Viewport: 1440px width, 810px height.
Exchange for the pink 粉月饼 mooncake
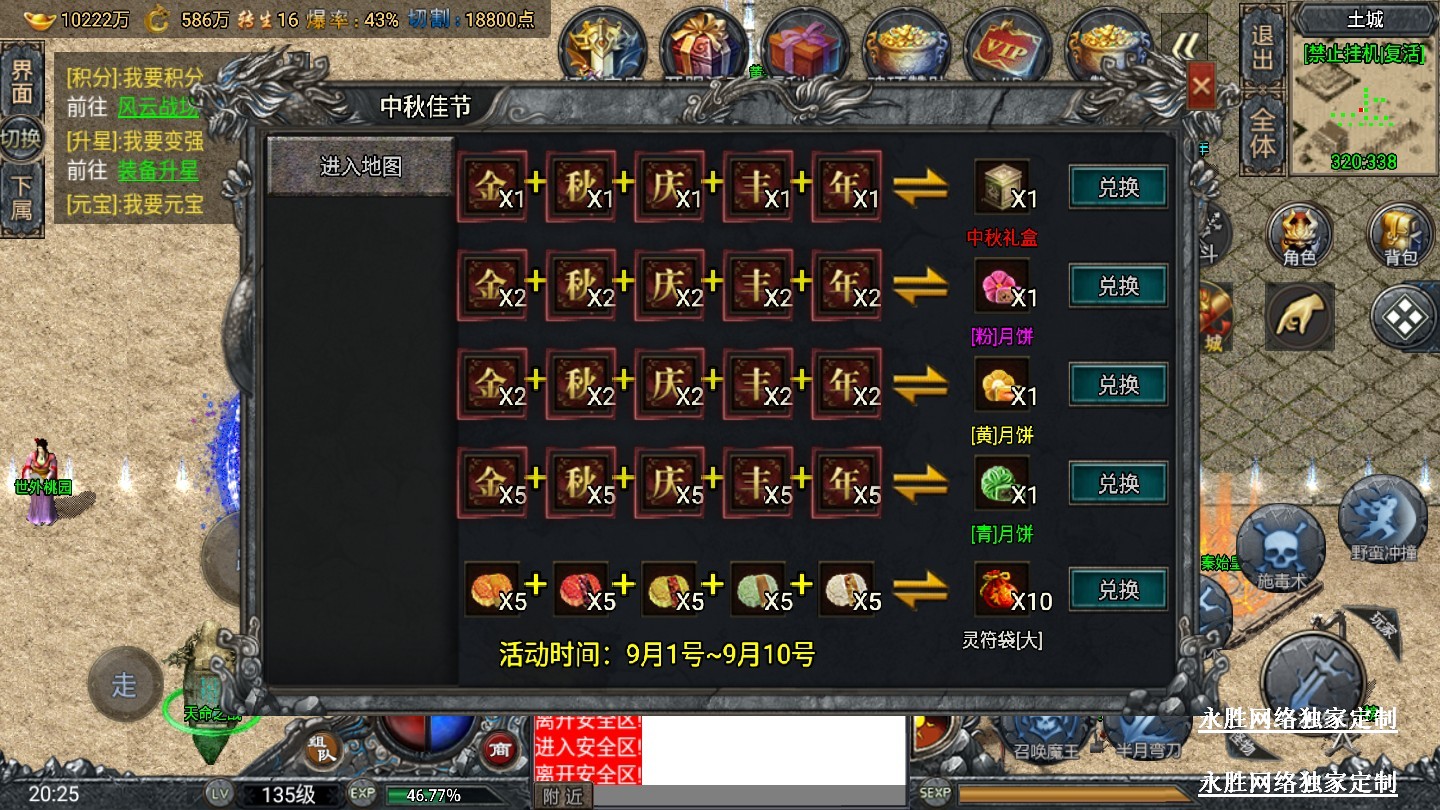pos(1118,286)
